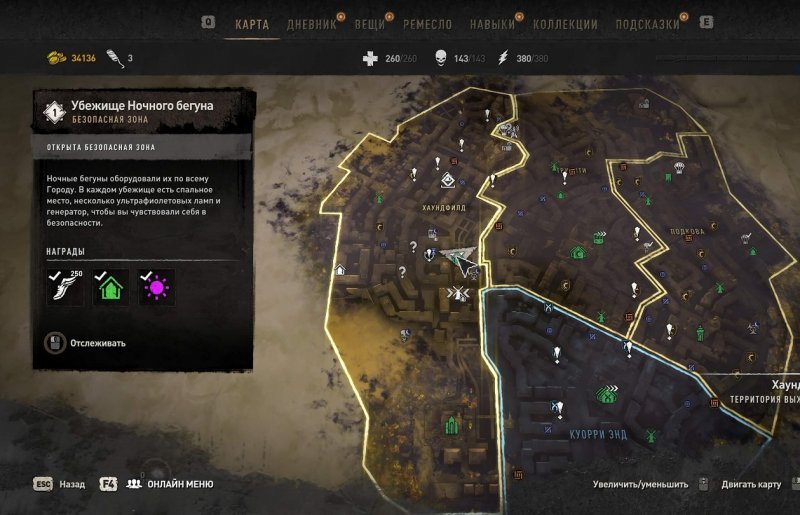Select the Ремесло tab
800x515 pixels.
427,24
